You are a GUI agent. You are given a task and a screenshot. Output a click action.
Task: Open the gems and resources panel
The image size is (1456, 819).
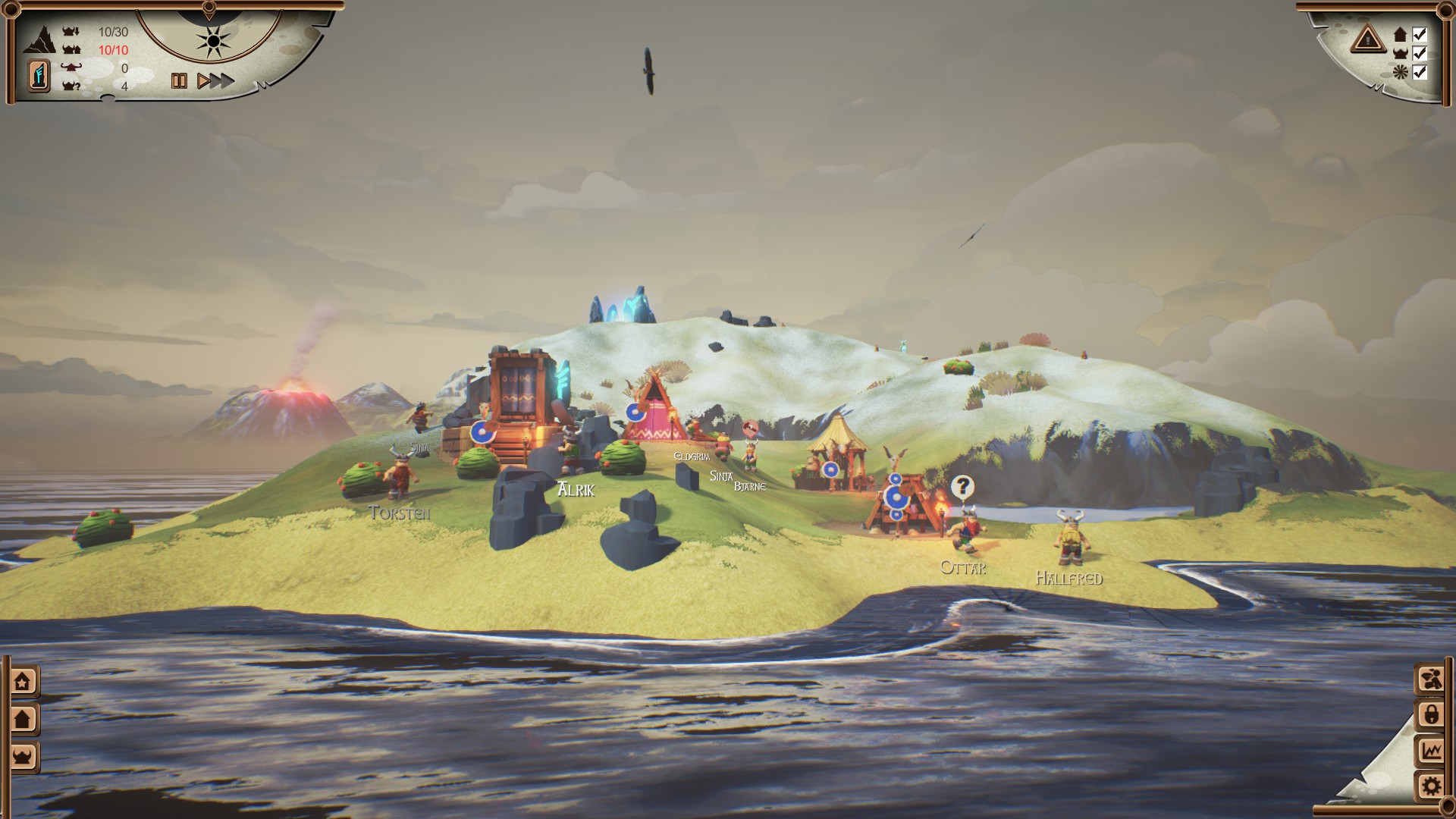tap(1431, 679)
